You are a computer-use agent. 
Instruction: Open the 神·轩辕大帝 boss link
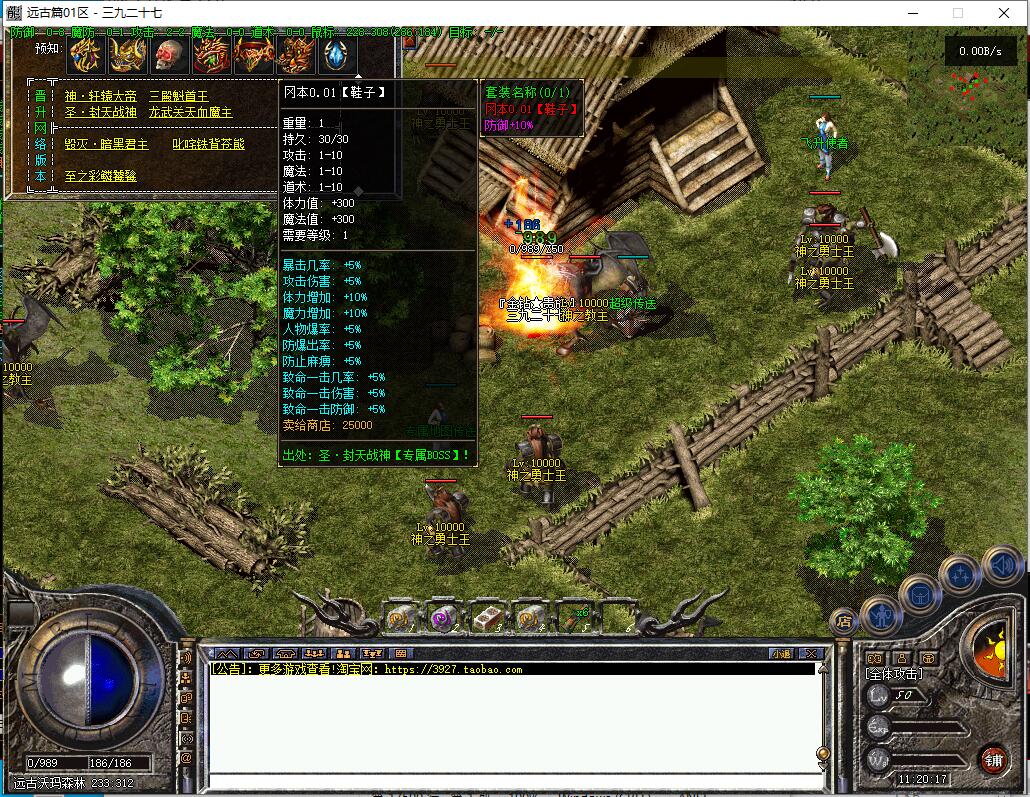(100, 96)
